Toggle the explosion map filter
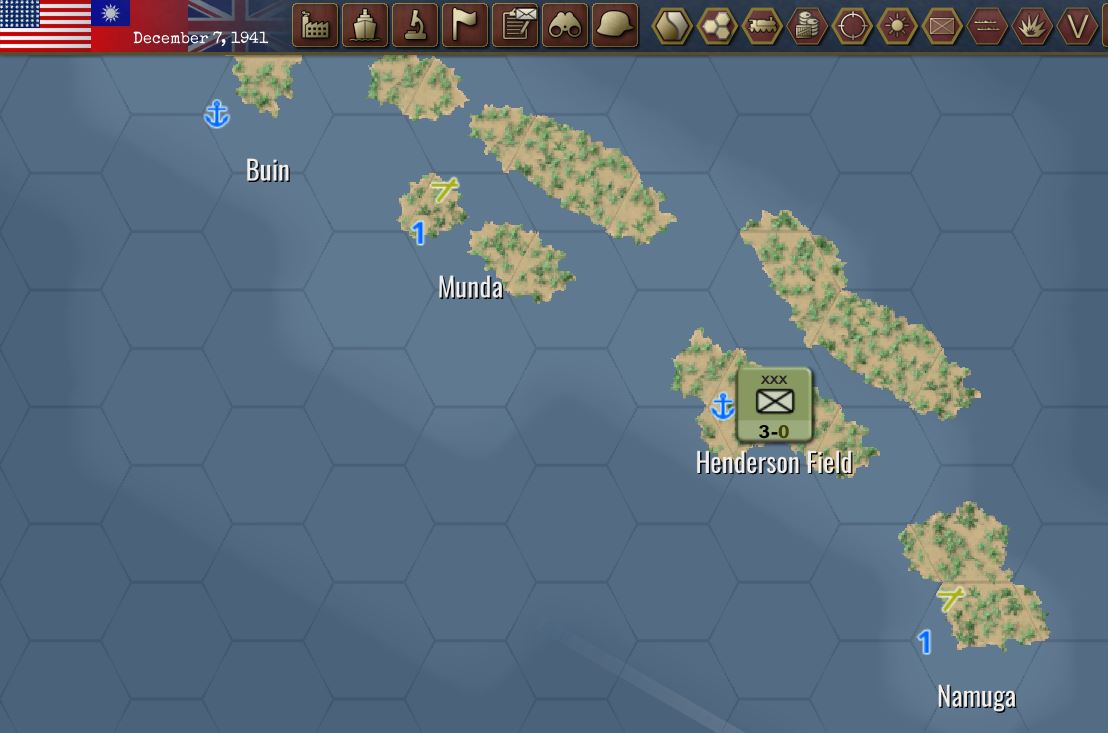 1032,26
